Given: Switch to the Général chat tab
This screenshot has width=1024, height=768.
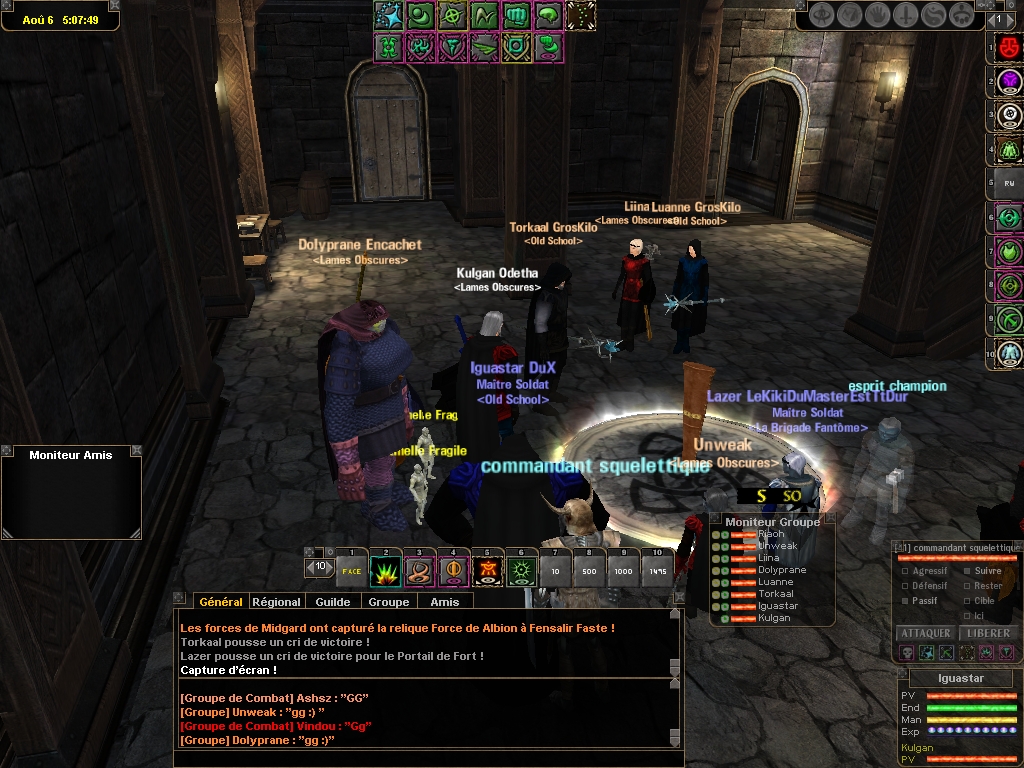Looking at the screenshot, I should coord(220,602).
